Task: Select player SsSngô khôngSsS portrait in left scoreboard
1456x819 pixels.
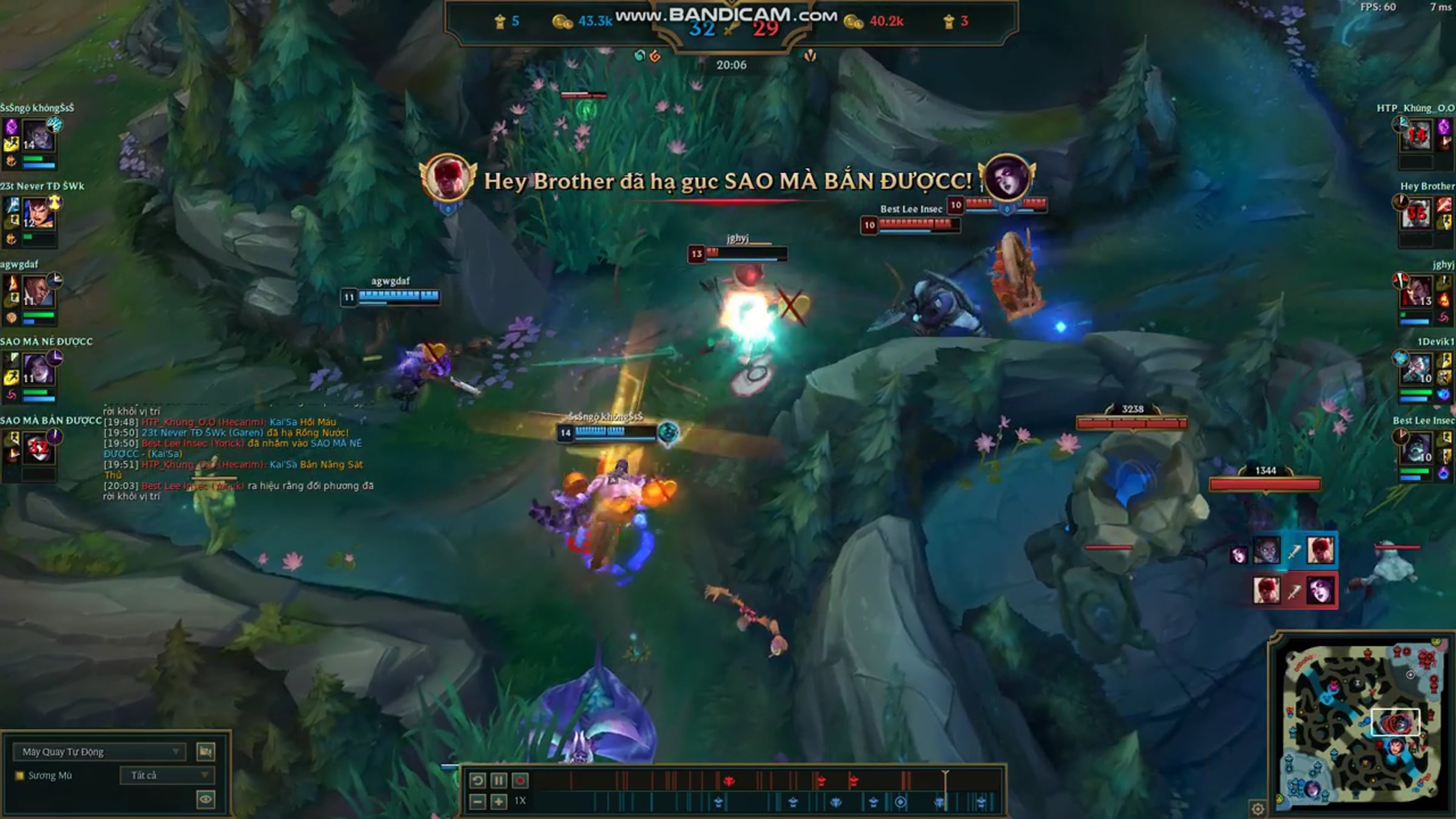Action: (x=38, y=135)
